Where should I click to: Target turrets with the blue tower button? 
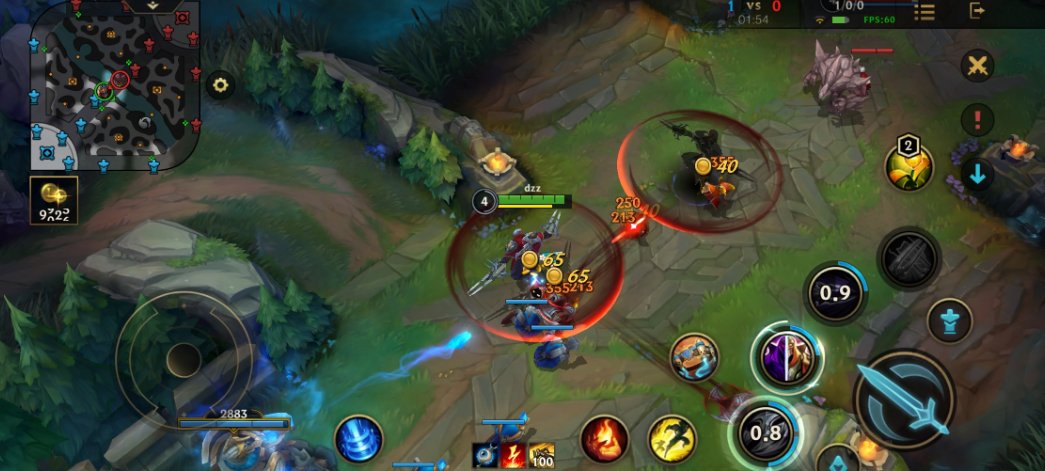pos(949,321)
